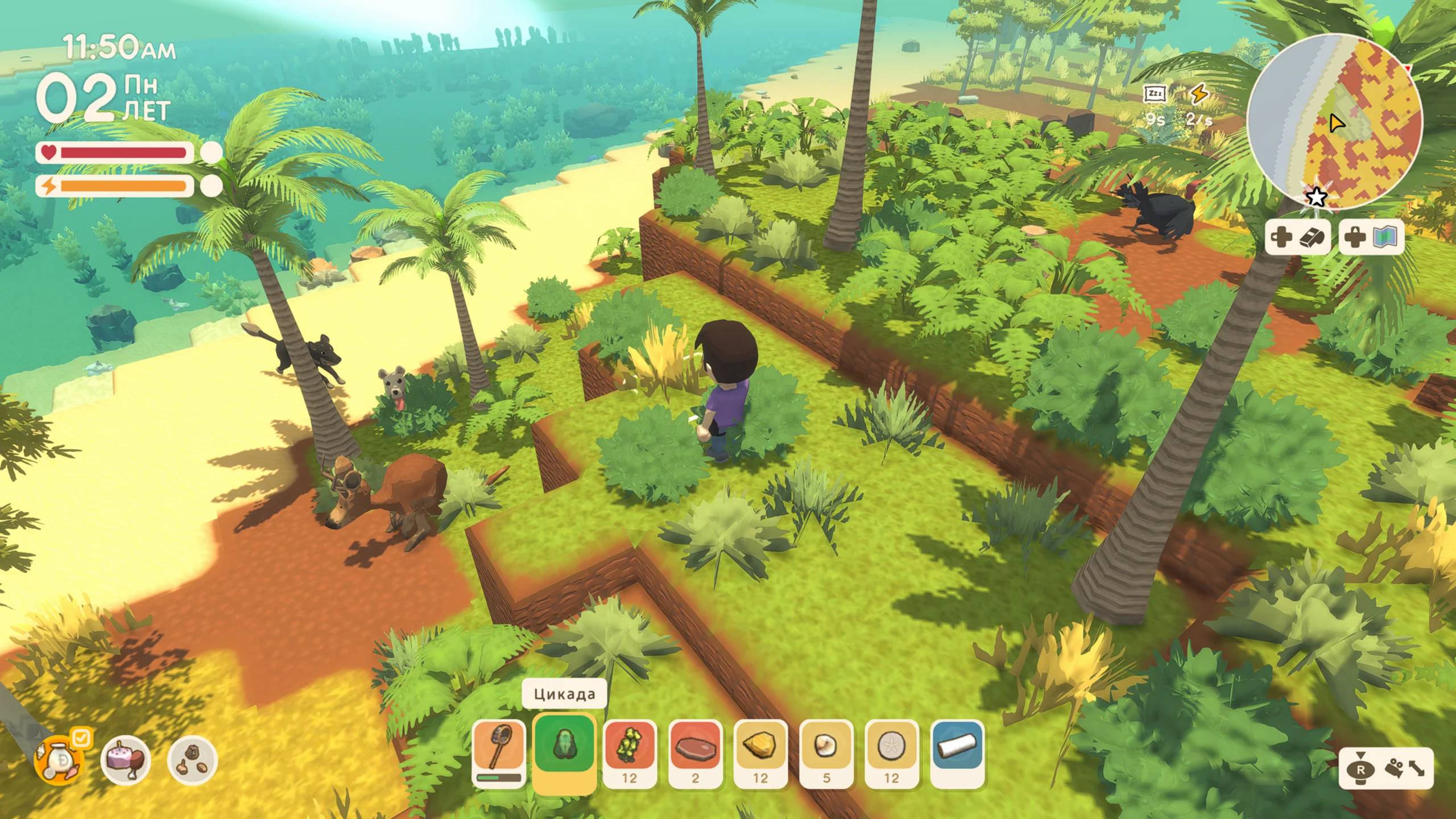Select the yellow flower bunch slot
The image size is (1456, 819).
(630, 751)
